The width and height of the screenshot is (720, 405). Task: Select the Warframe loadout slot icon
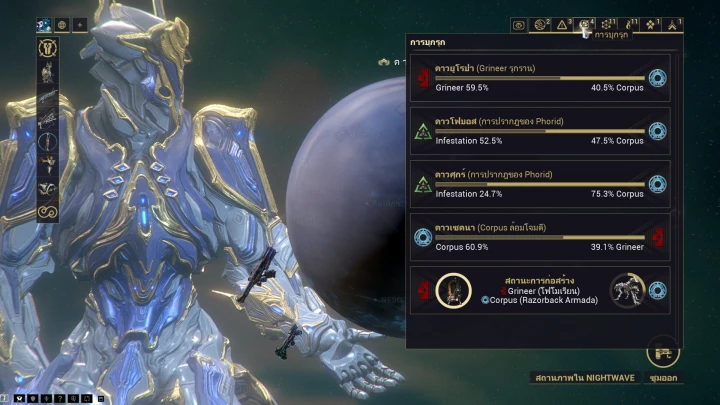point(48,48)
